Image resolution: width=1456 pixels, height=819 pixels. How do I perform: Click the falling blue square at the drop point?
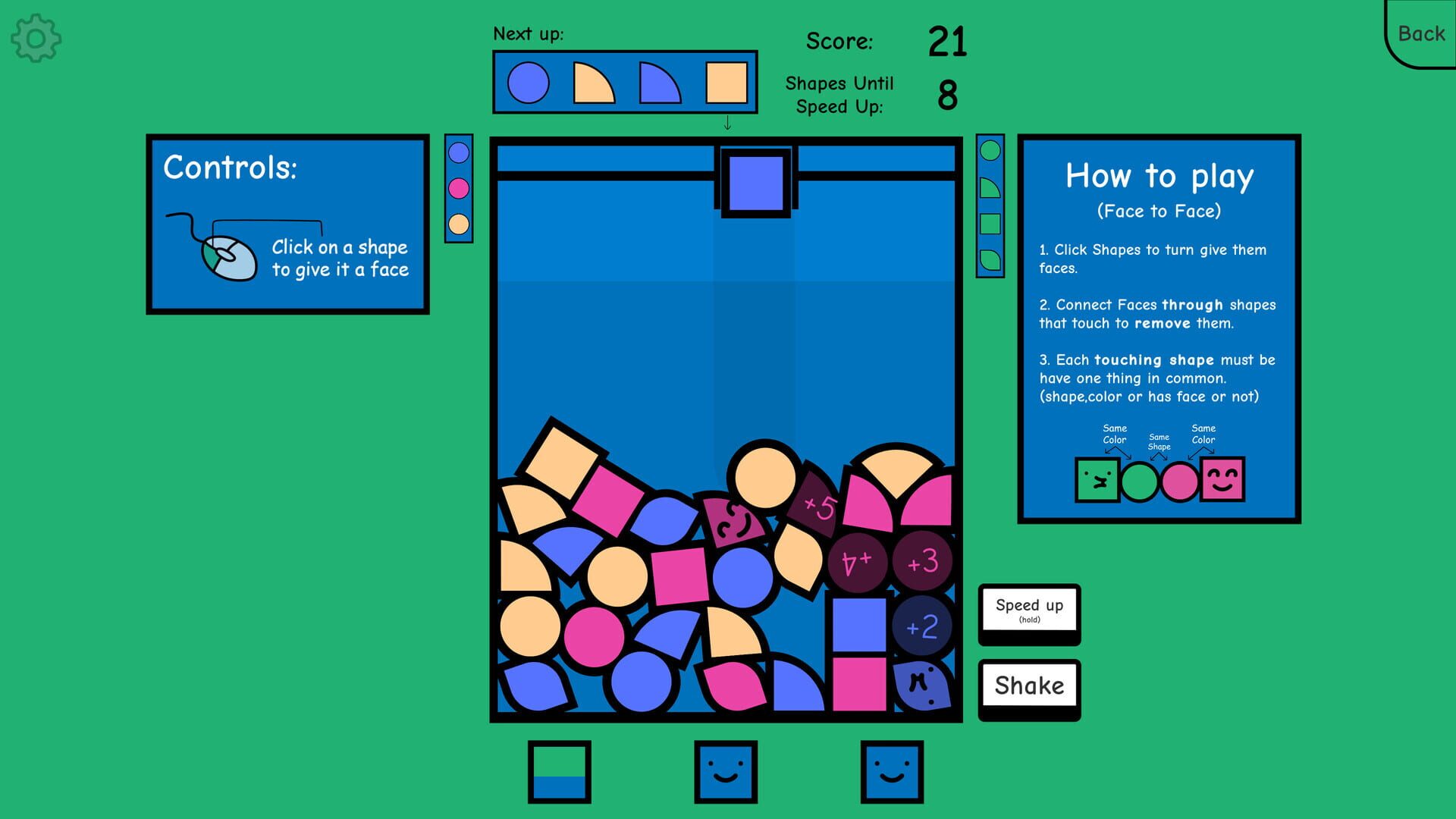point(755,181)
